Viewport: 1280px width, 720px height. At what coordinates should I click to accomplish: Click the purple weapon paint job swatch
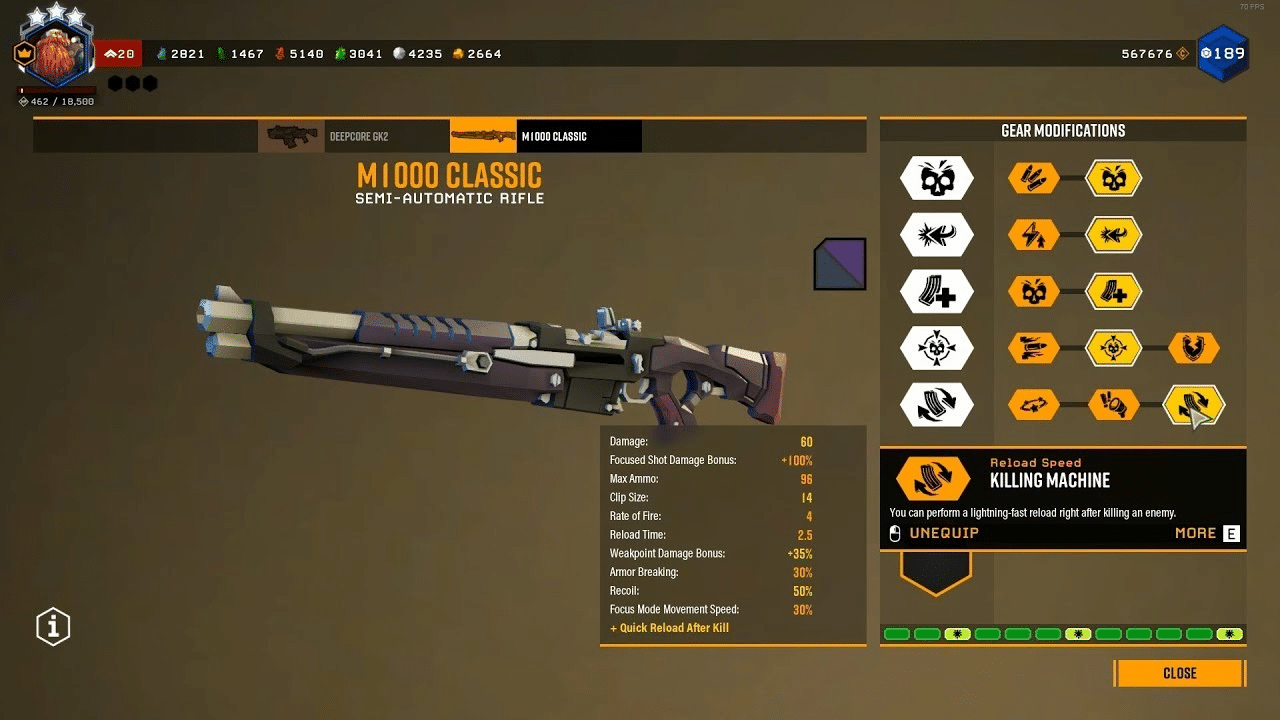click(x=840, y=264)
